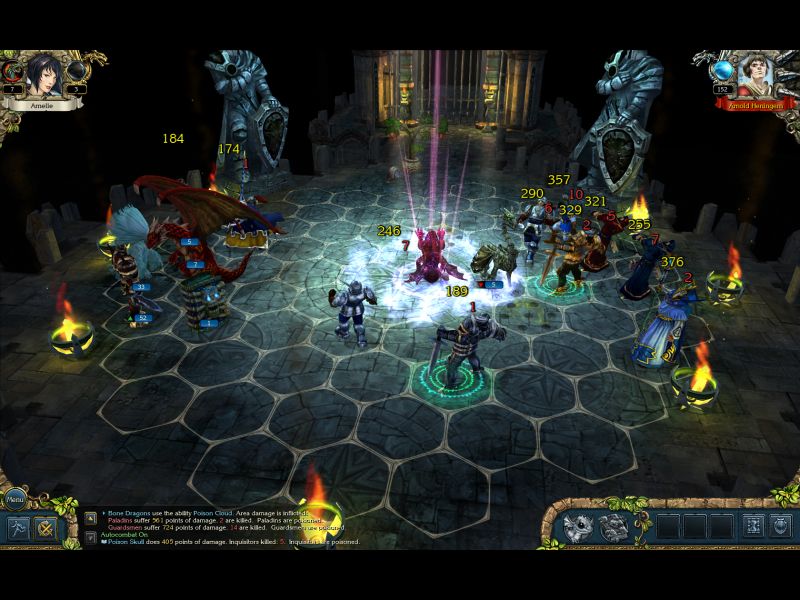Click the red orb beside Amelie's portrait

[x=14, y=71]
